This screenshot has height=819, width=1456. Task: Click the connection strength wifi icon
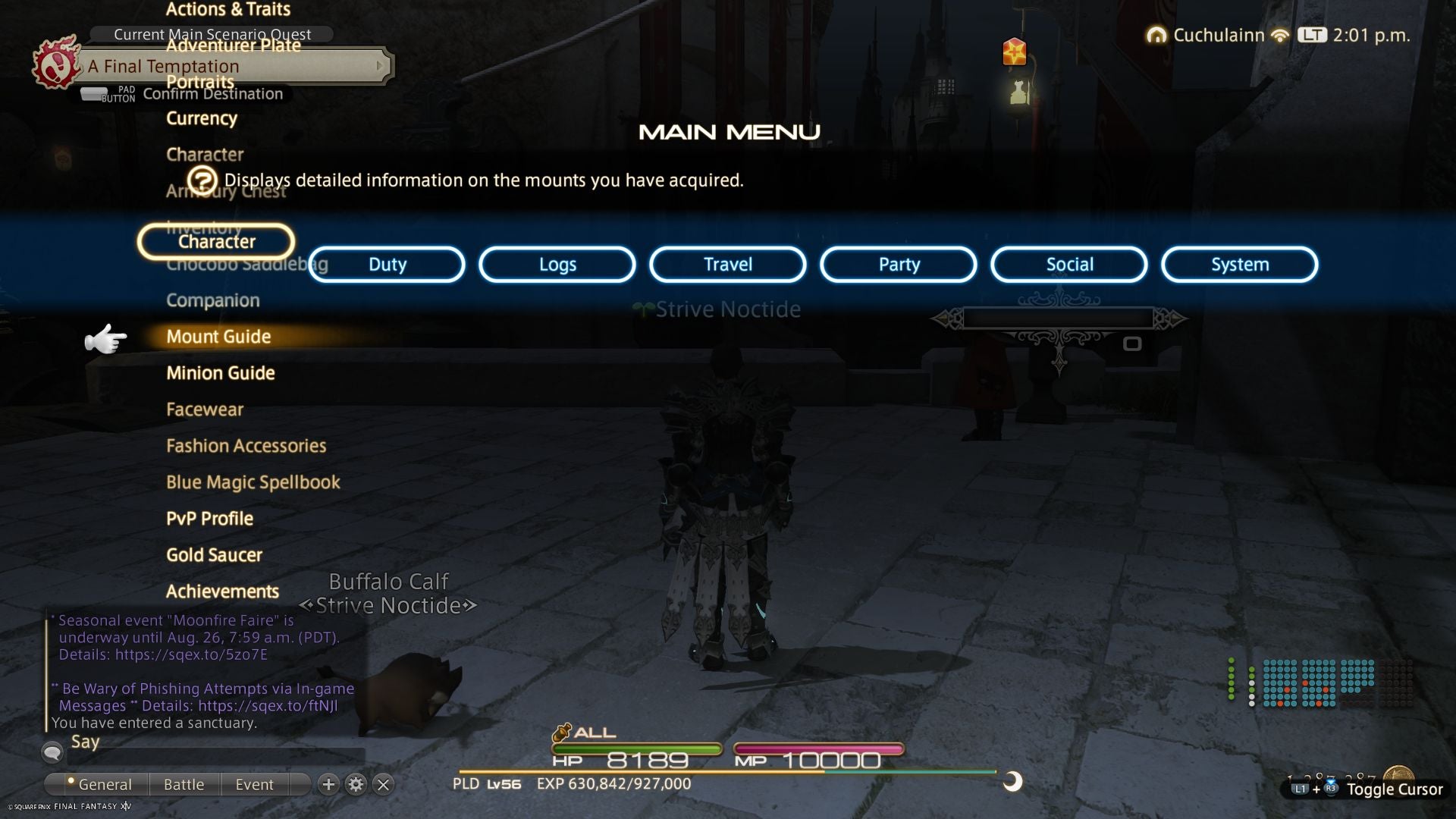coord(1280,34)
